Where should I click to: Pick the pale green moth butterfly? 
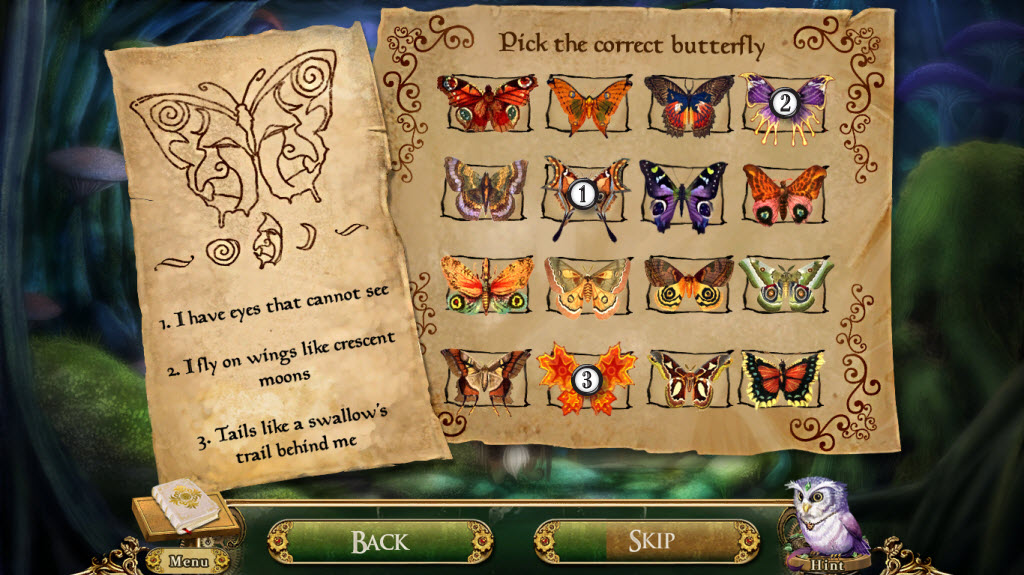(784, 281)
